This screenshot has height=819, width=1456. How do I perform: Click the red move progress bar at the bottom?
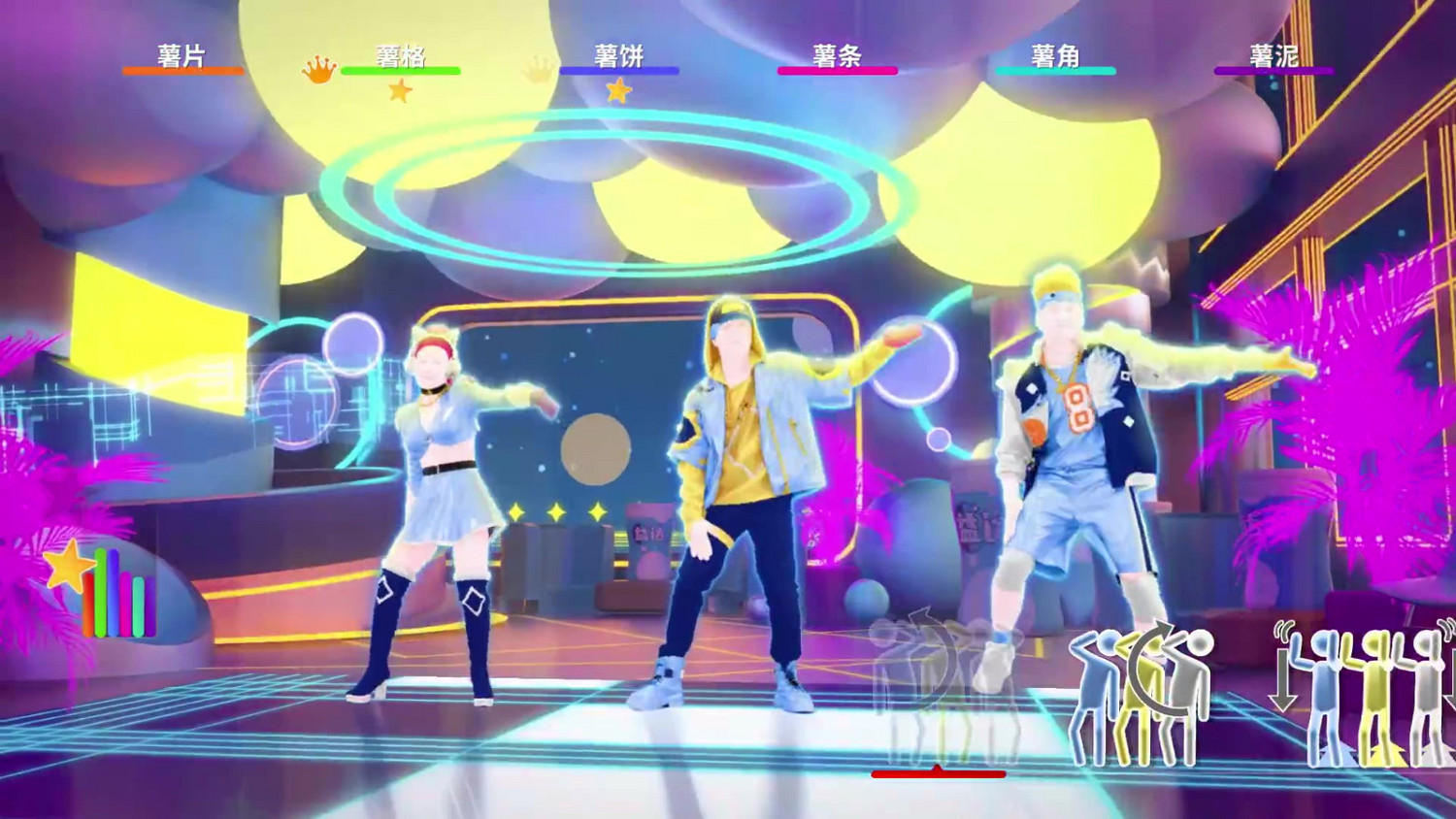[937, 775]
